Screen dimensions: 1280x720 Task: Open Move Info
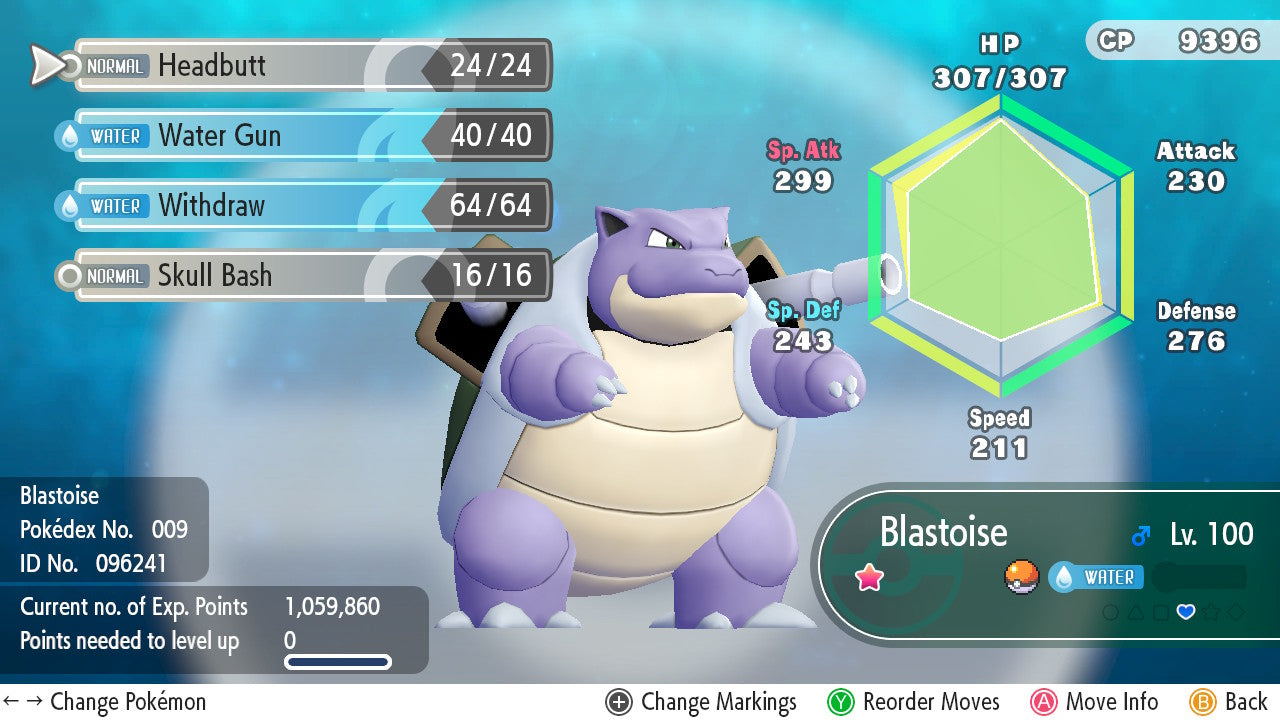tap(1095, 702)
